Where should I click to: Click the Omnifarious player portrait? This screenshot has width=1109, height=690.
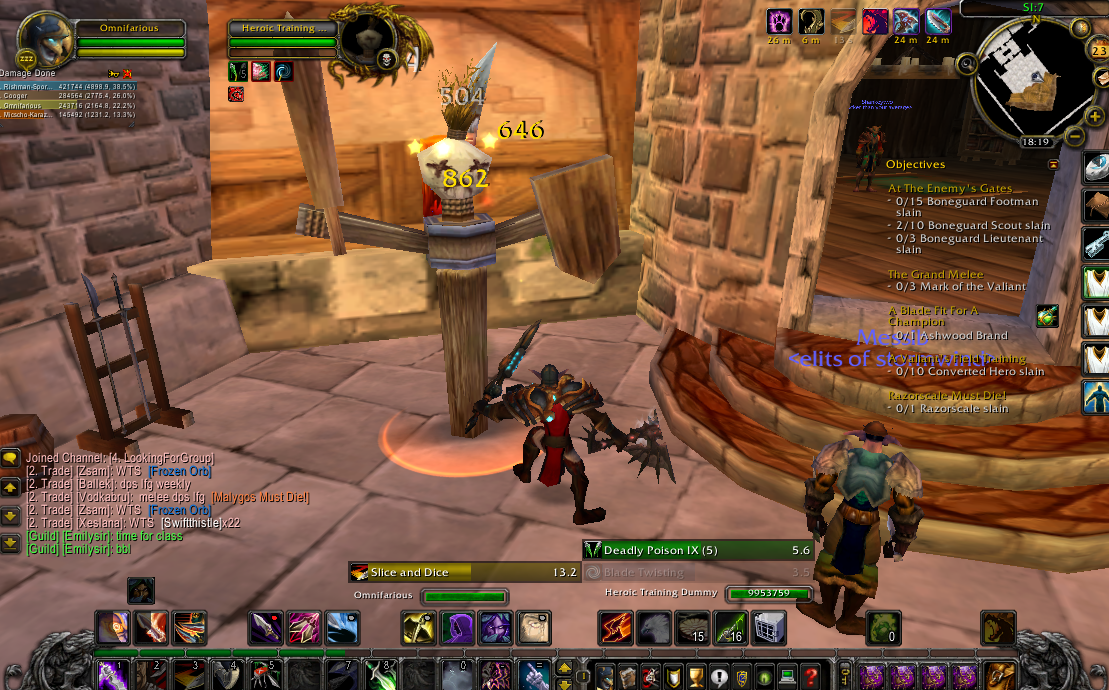pos(45,40)
